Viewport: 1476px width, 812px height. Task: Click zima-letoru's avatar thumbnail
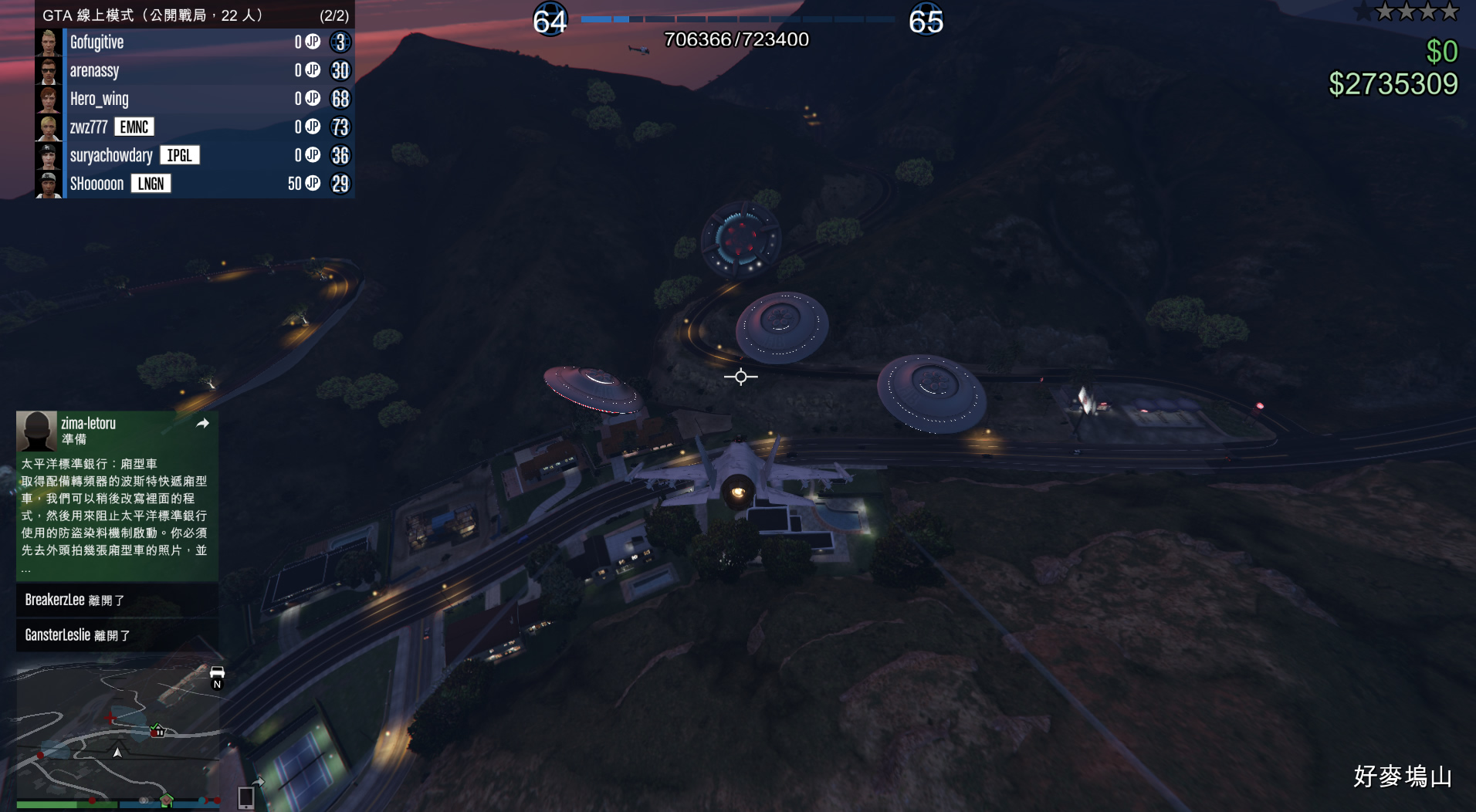click(x=37, y=431)
